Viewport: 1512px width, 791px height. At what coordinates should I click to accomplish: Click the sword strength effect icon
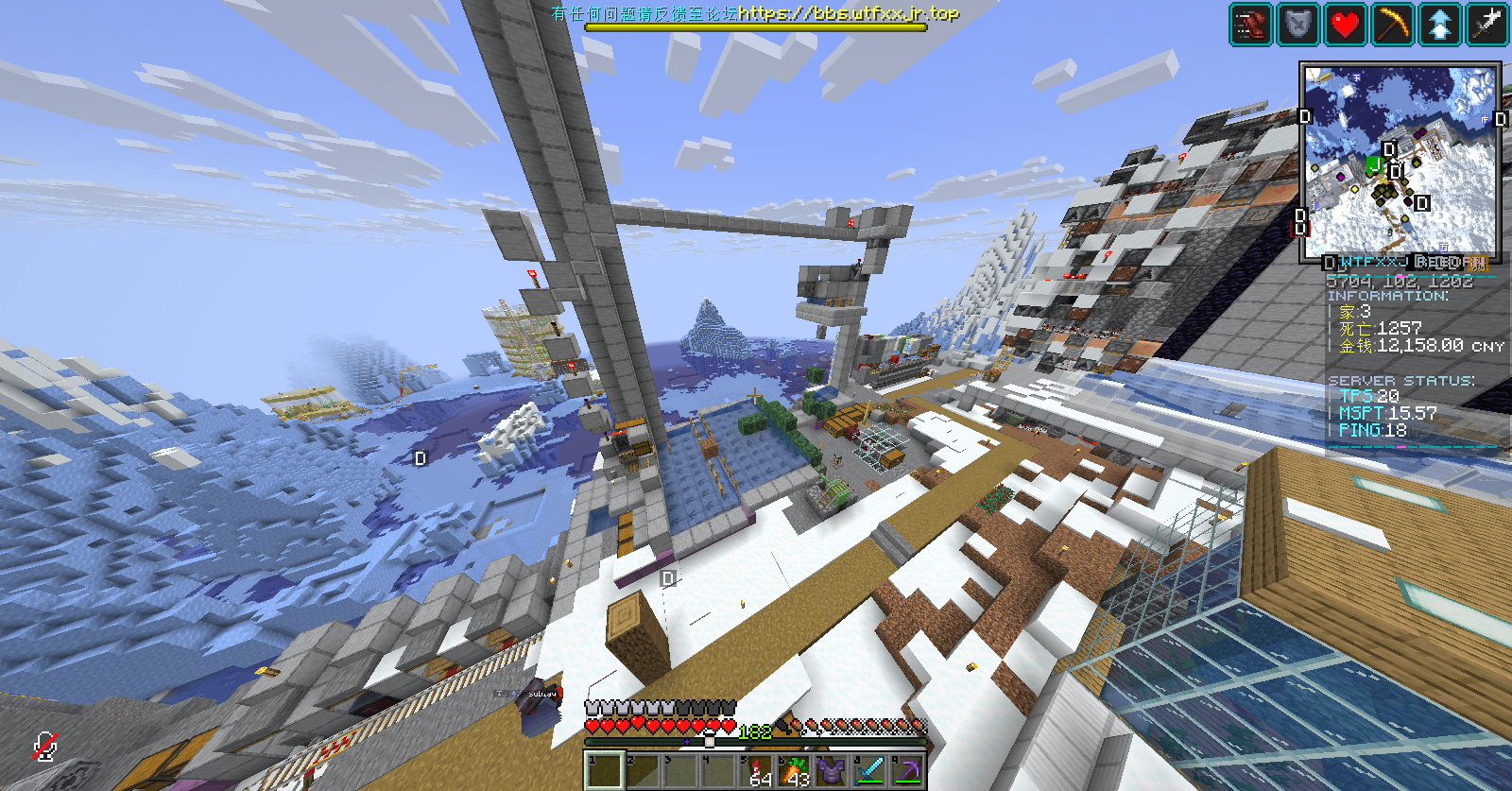point(1487,25)
